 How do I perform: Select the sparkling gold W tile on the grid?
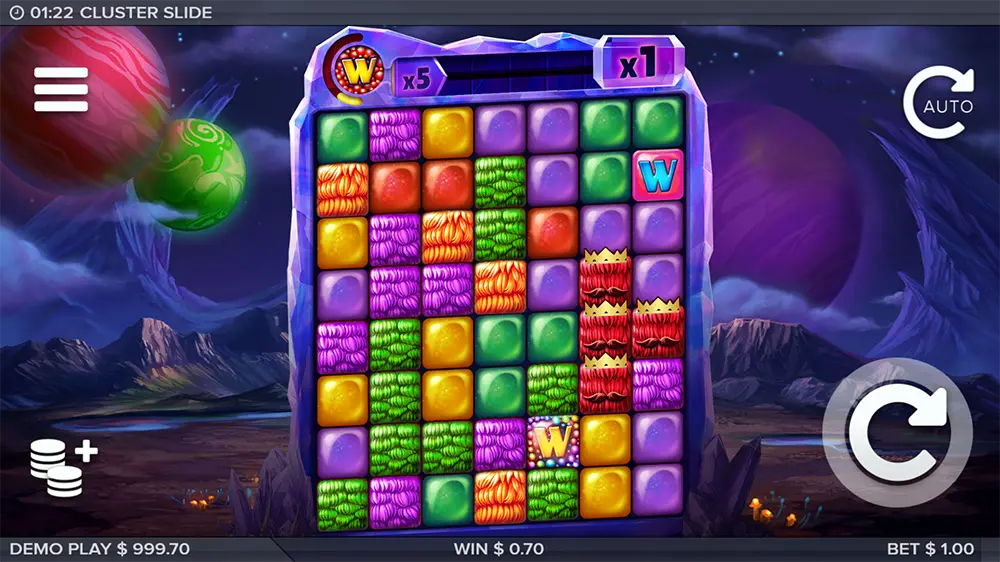tap(553, 440)
